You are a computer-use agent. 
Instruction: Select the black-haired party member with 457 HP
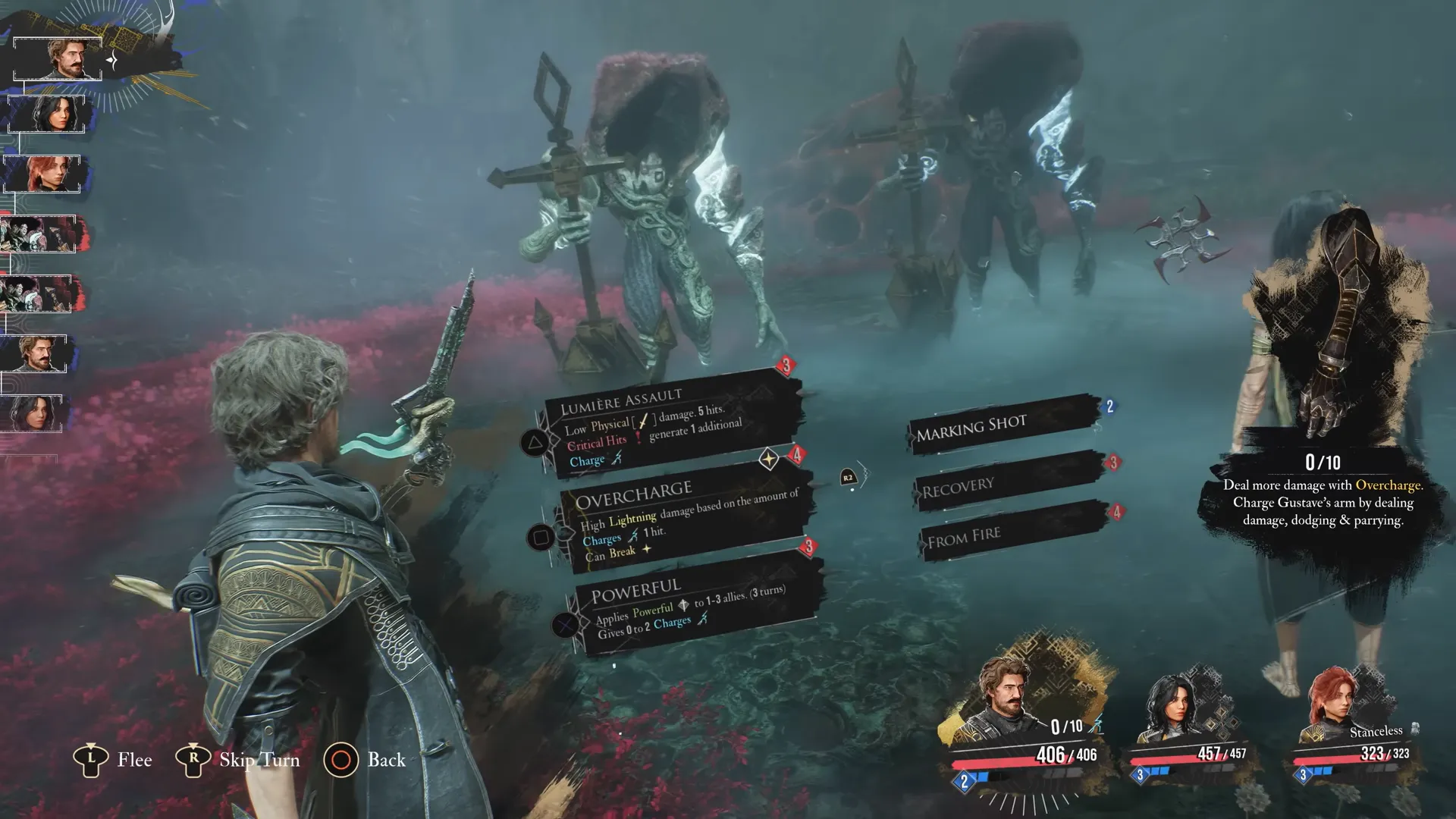1172,709
